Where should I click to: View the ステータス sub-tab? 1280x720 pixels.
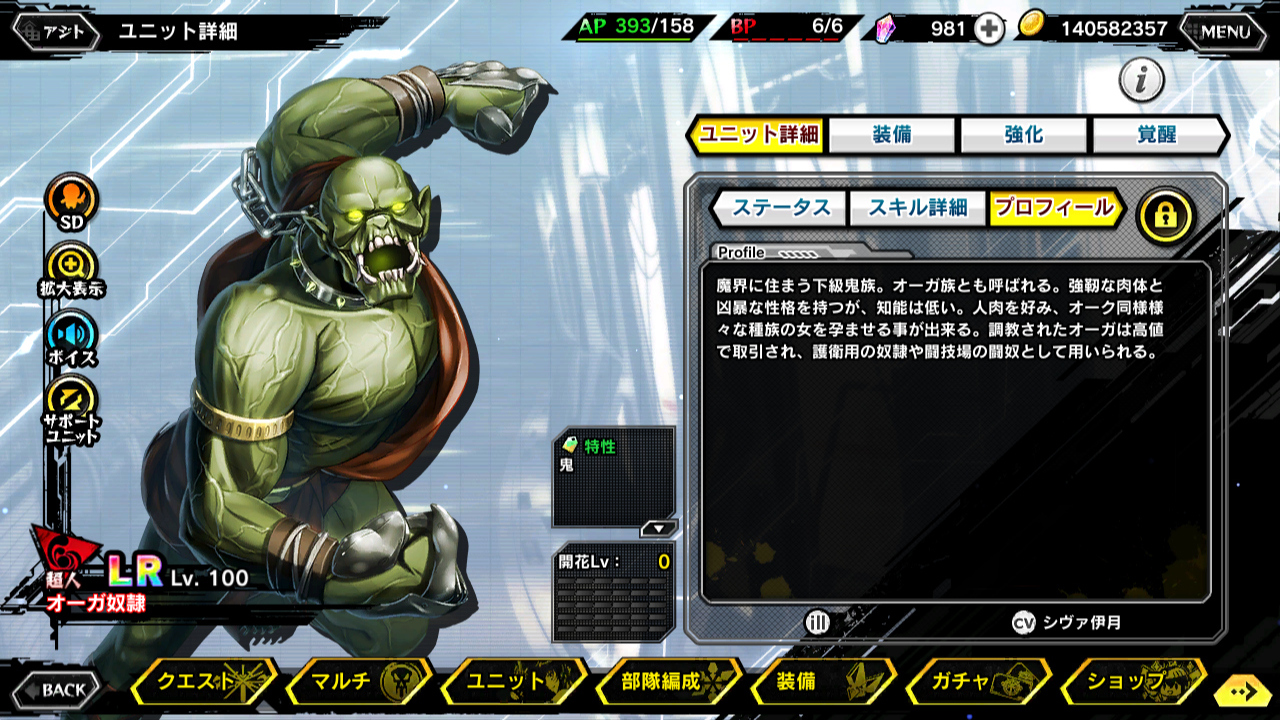[781, 208]
